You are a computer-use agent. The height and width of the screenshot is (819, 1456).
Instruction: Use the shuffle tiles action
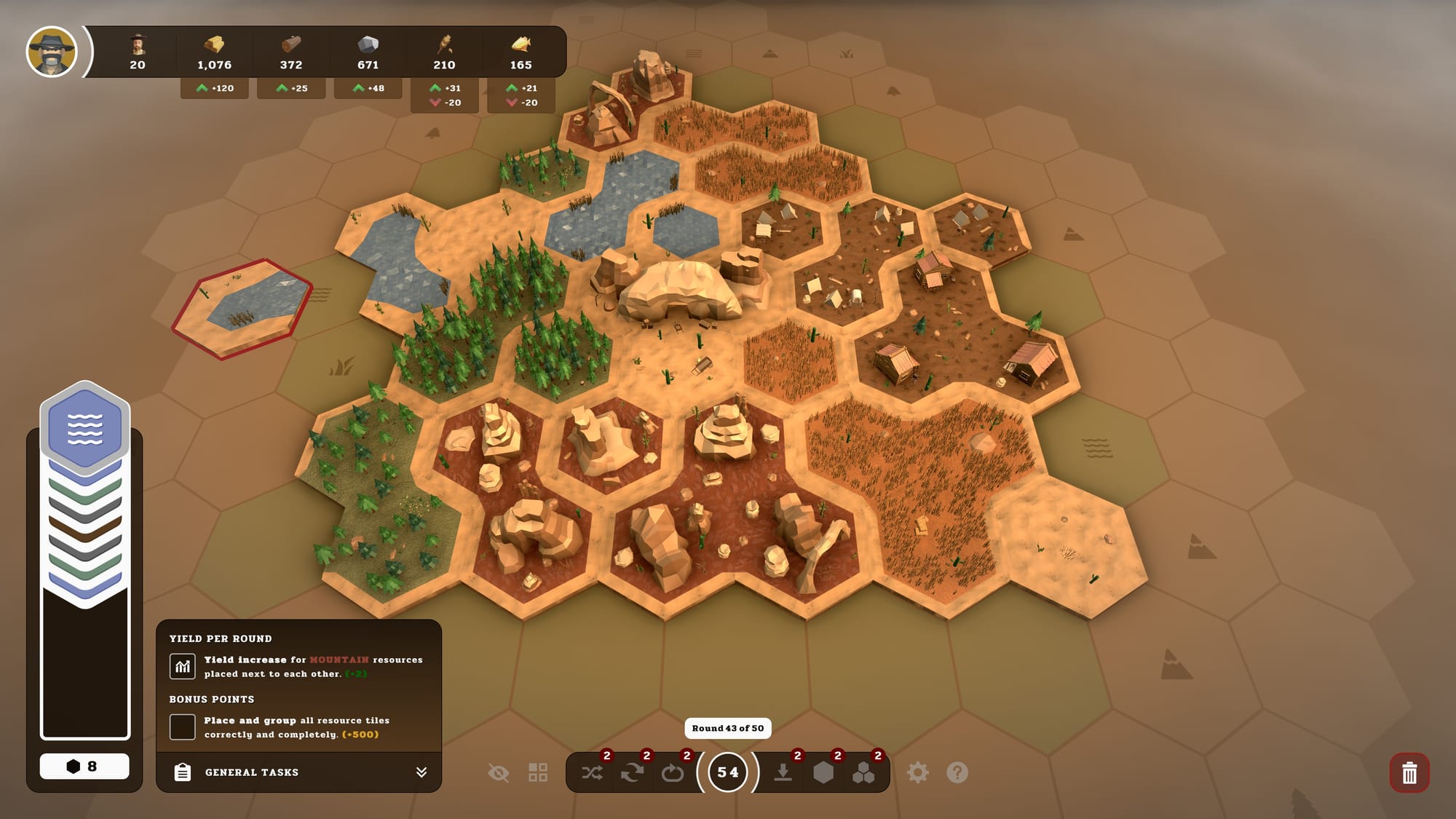[593, 772]
